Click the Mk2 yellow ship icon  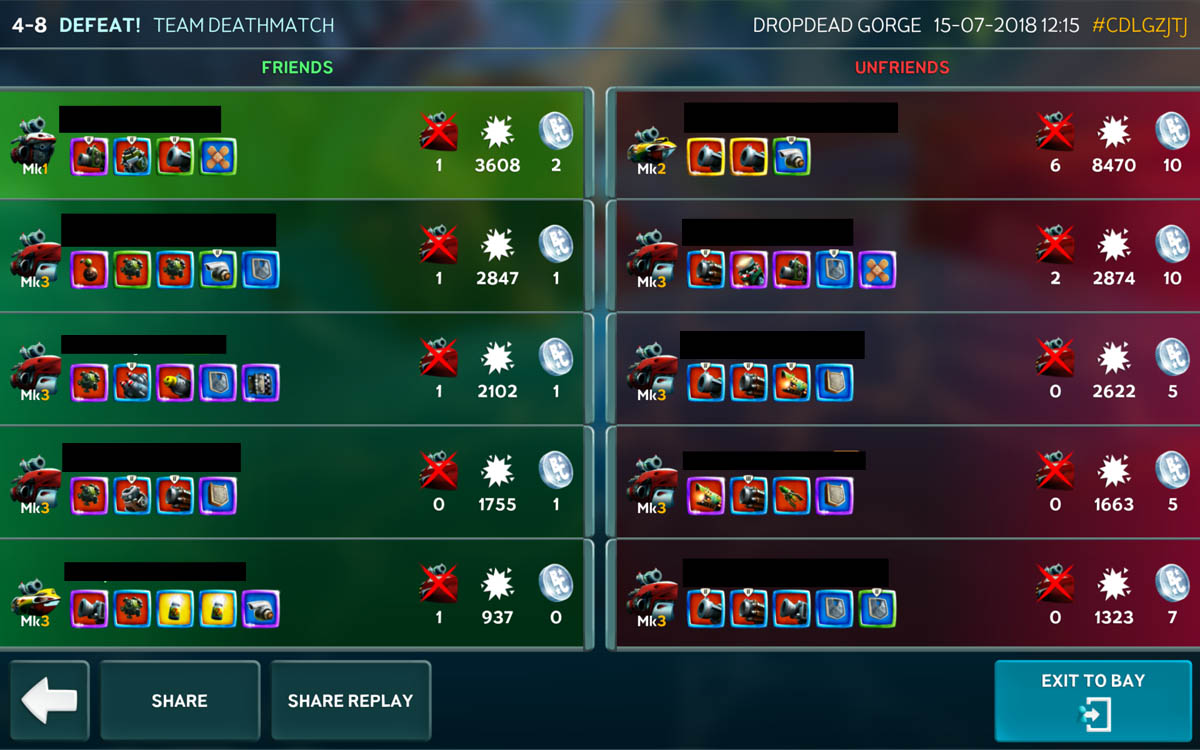tap(651, 150)
